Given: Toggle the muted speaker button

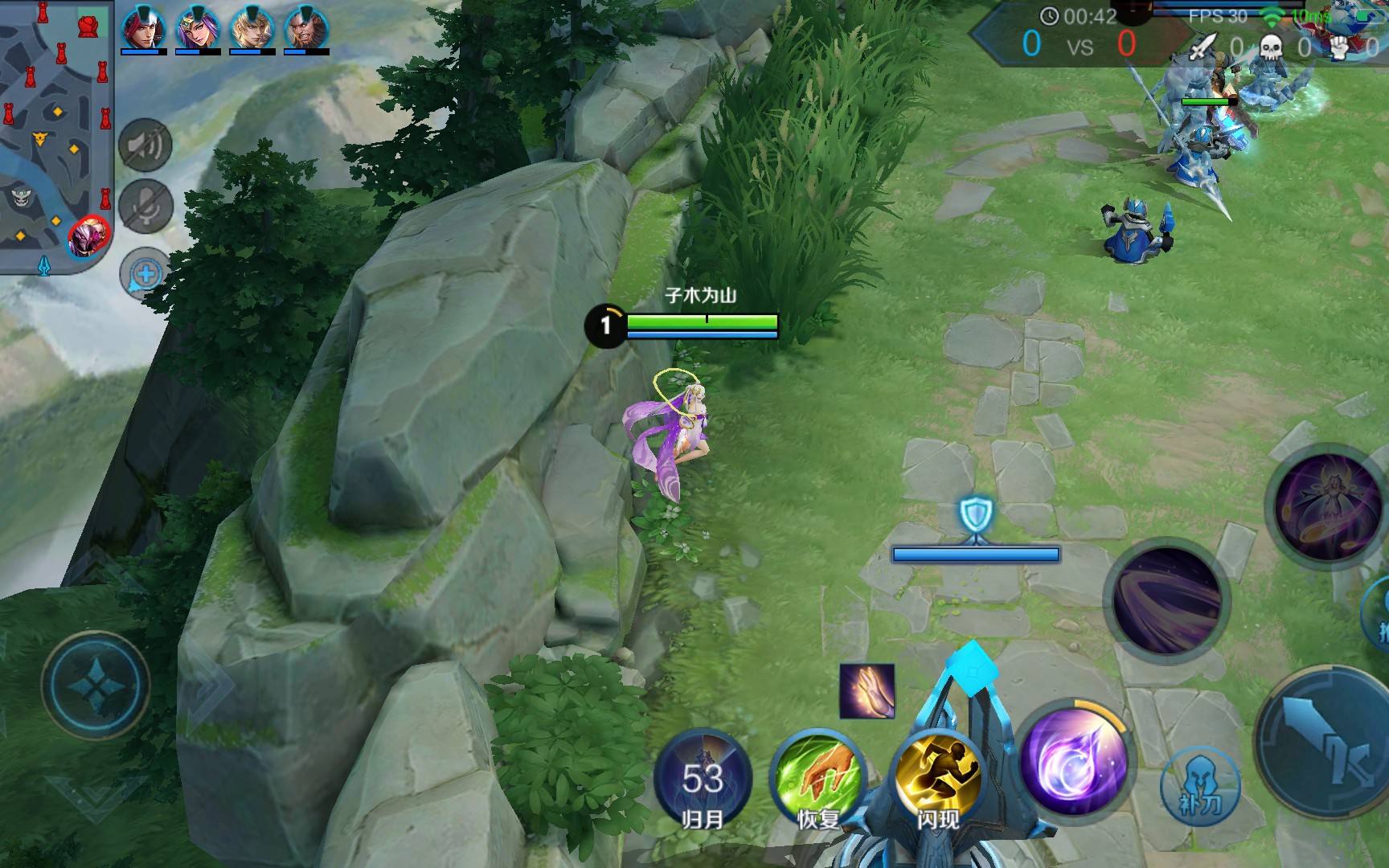Looking at the screenshot, I should coord(145,145).
